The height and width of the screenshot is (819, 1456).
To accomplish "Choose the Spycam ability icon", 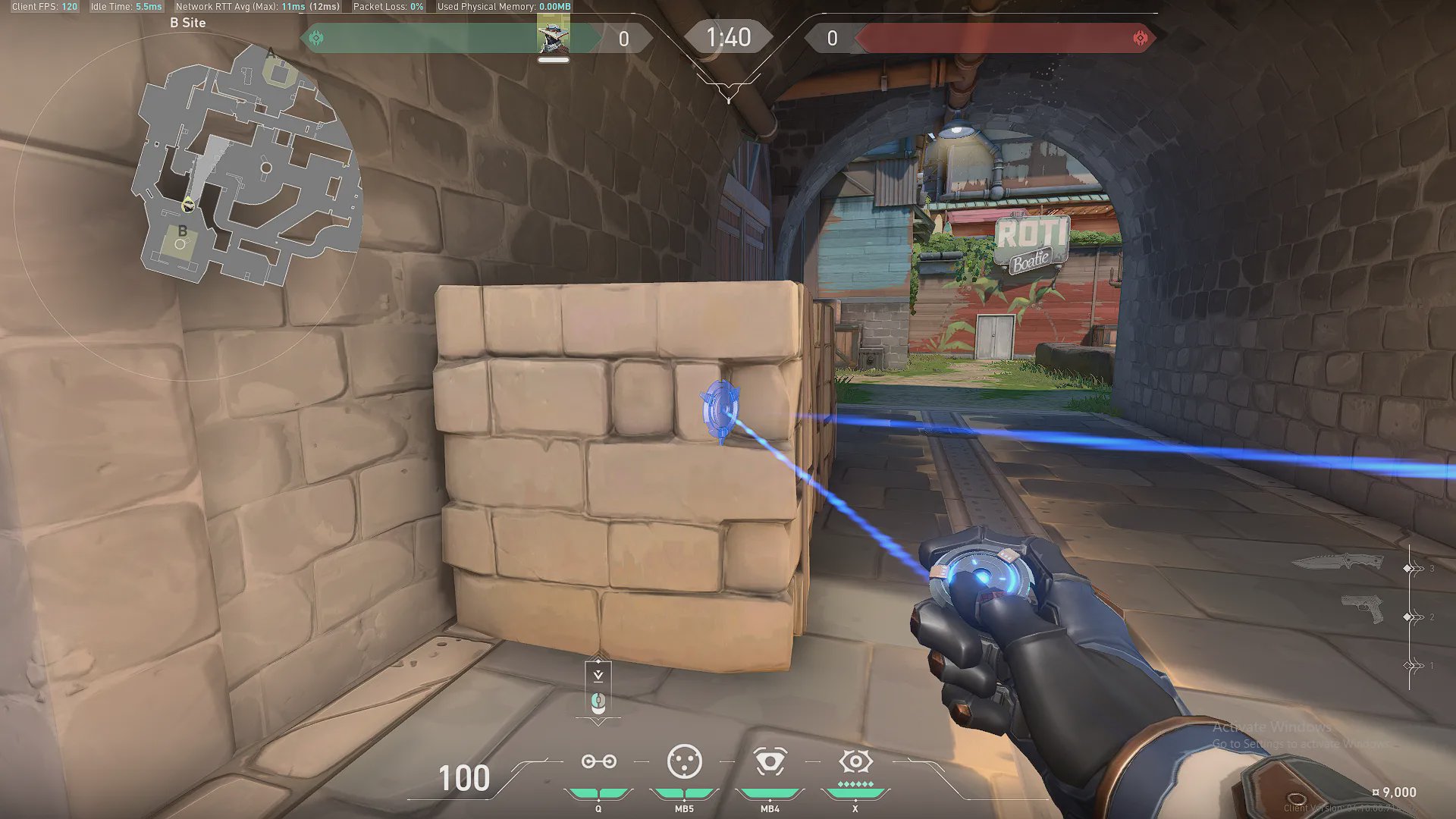I will [x=770, y=761].
